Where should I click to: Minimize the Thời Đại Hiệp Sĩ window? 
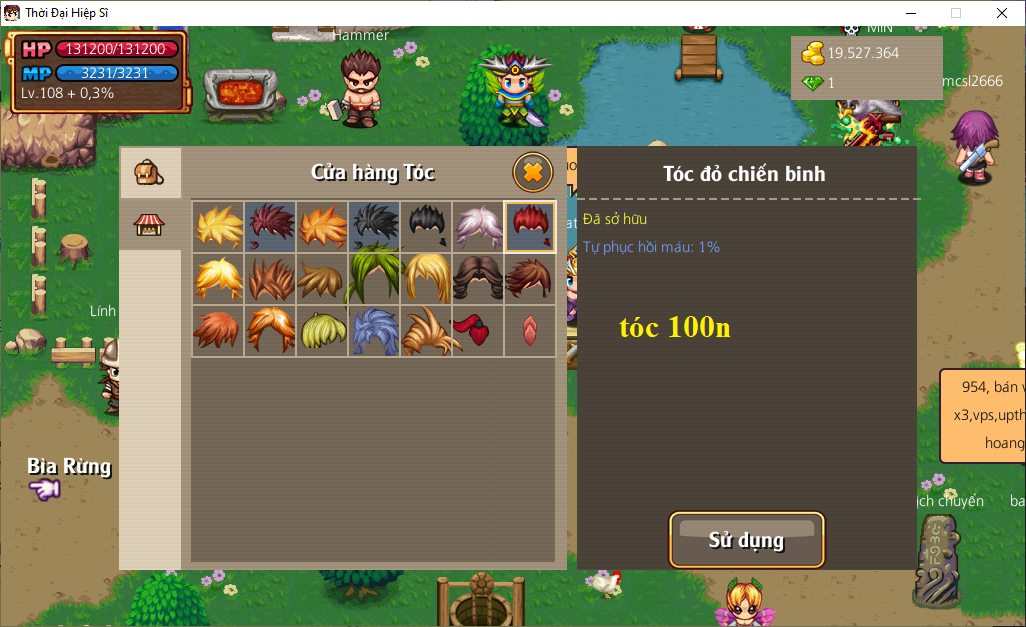pos(911,13)
